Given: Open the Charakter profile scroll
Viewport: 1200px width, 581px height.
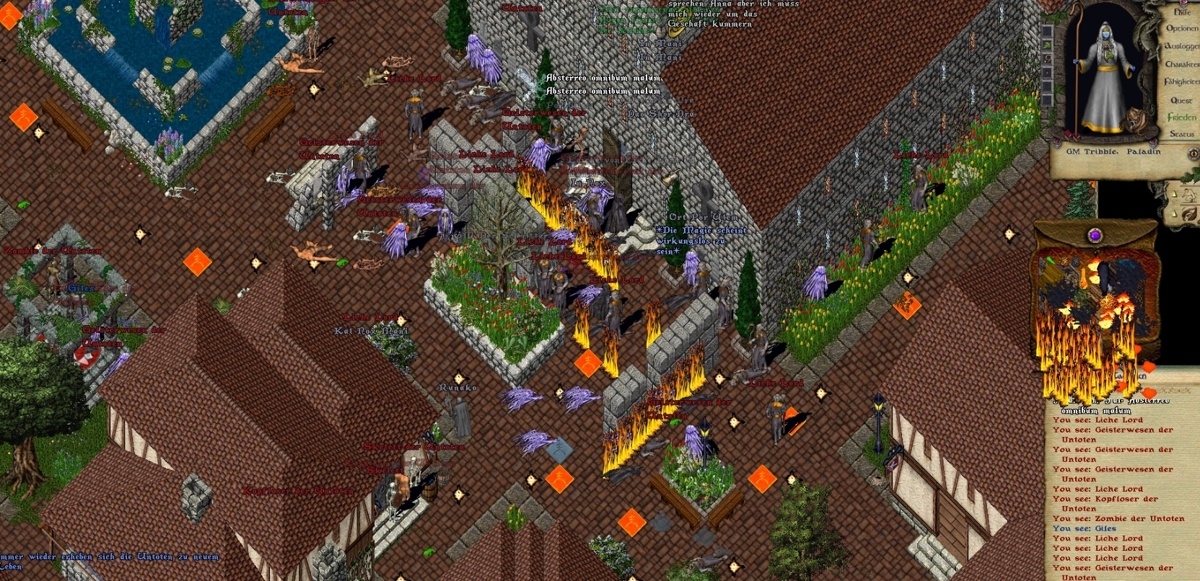Looking at the screenshot, I should pyautogui.click(x=1181, y=64).
